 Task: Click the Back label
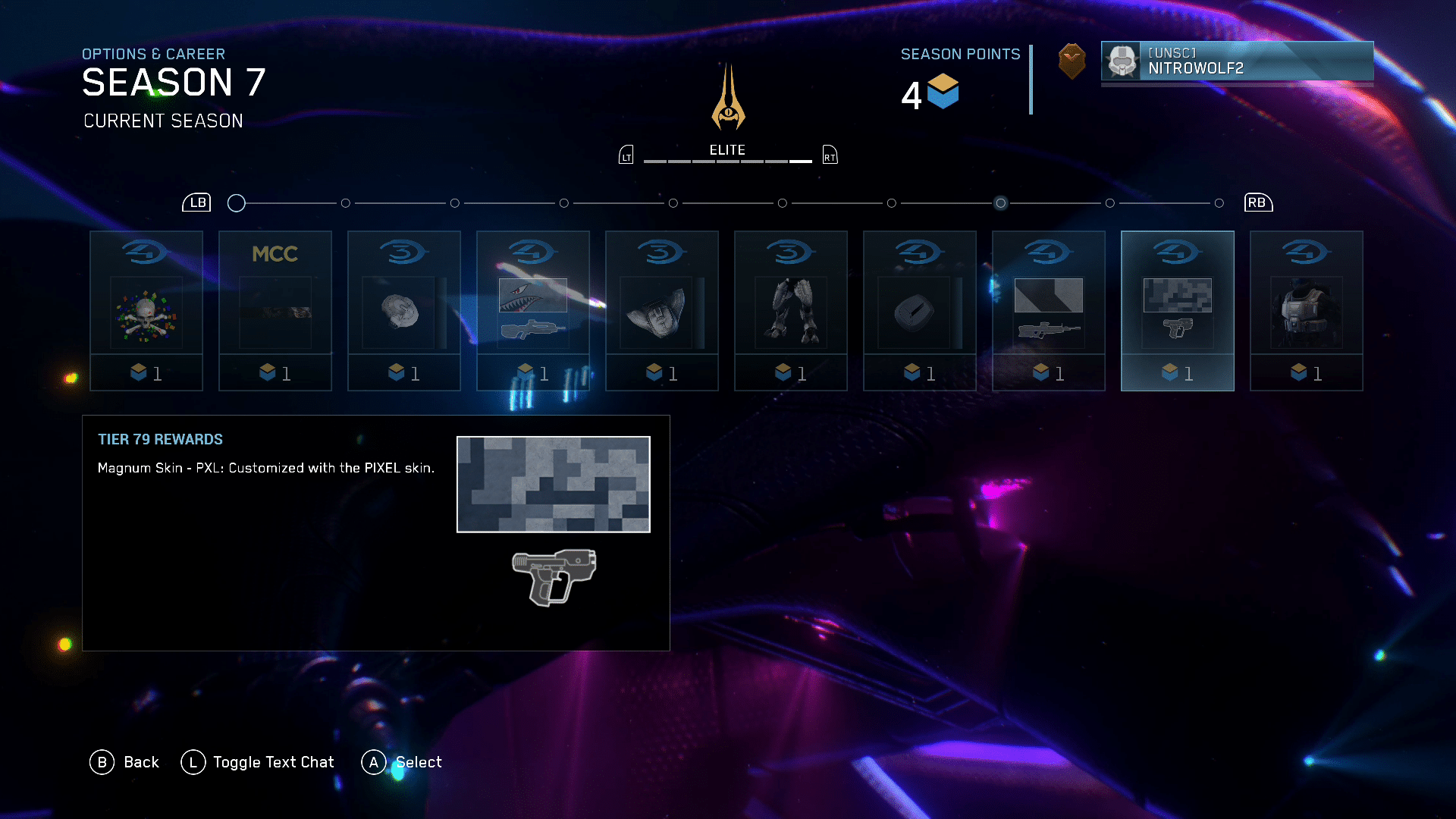[141, 762]
